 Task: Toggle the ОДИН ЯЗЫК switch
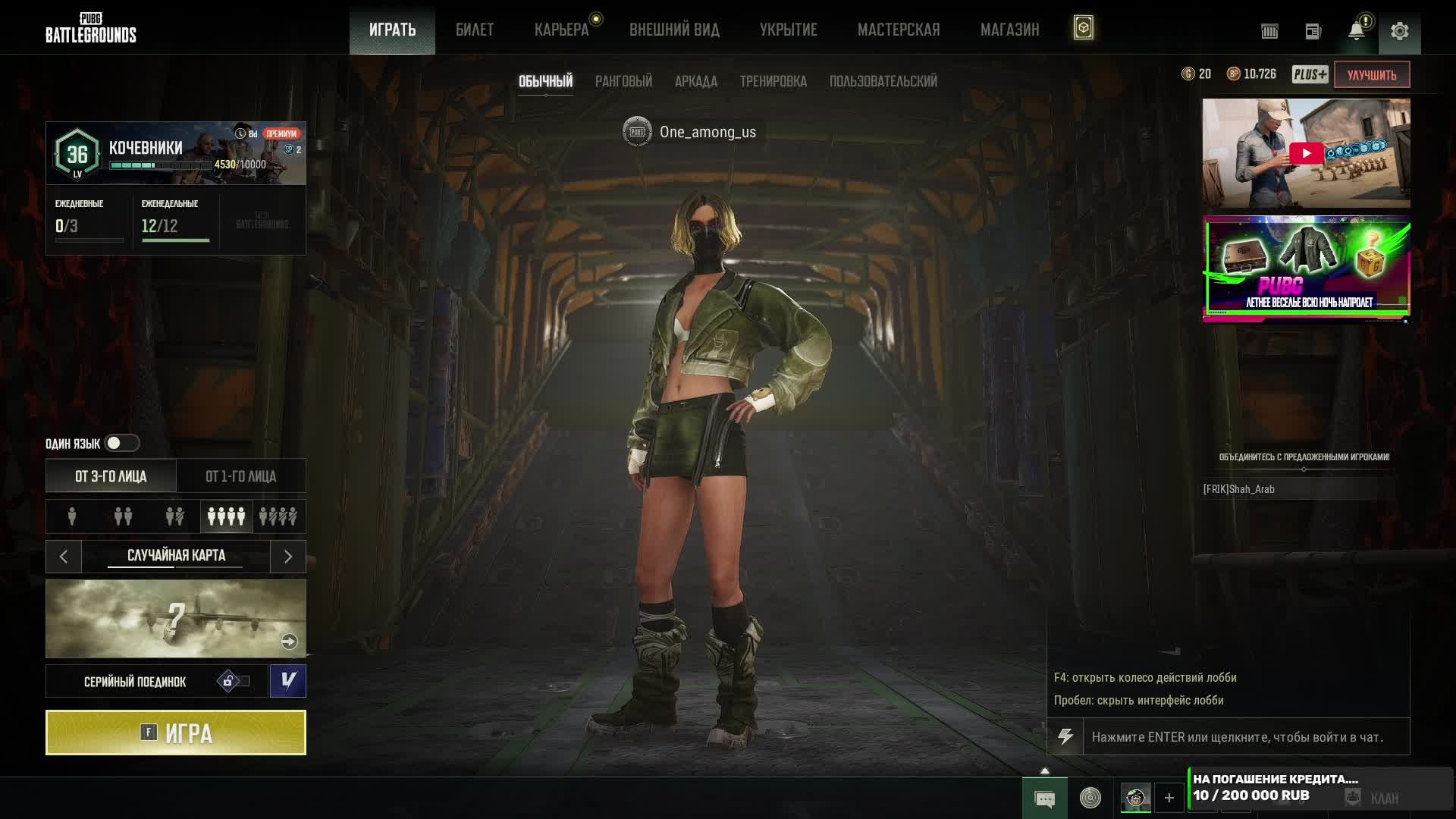coord(121,443)
